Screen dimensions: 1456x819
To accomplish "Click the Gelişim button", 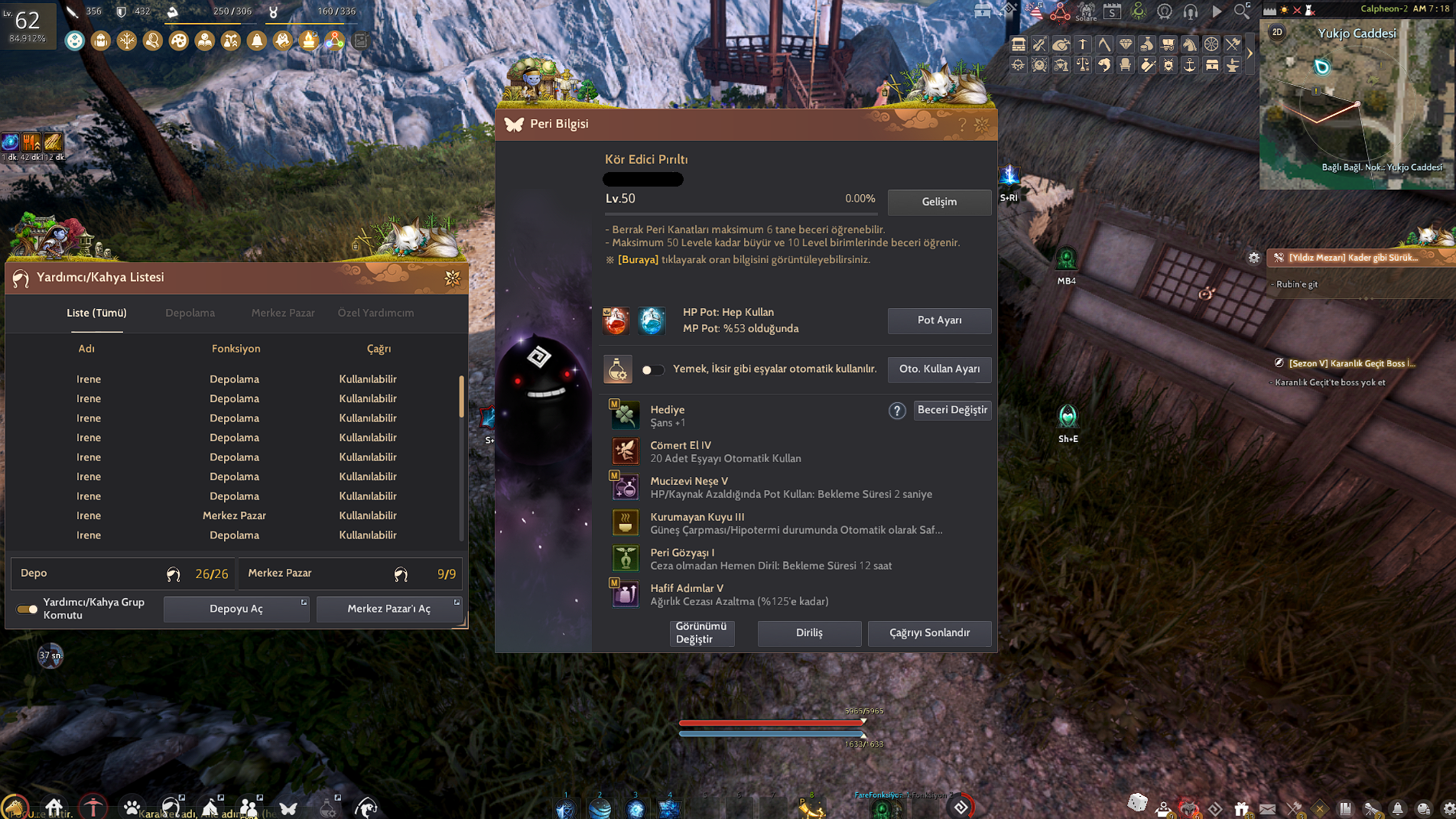I will pos(939,202).
